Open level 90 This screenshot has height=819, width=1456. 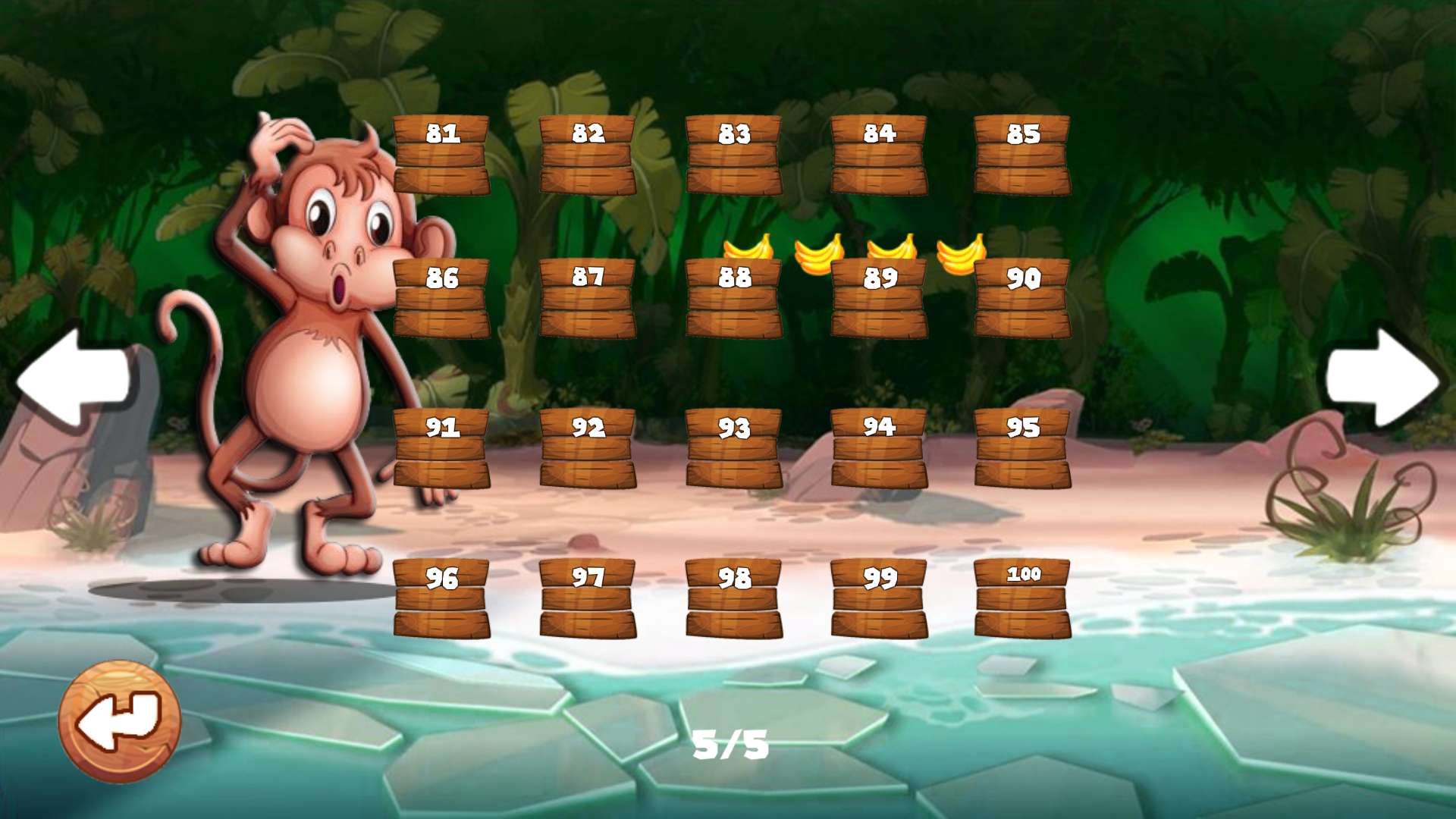click(x=1022, y=298)
